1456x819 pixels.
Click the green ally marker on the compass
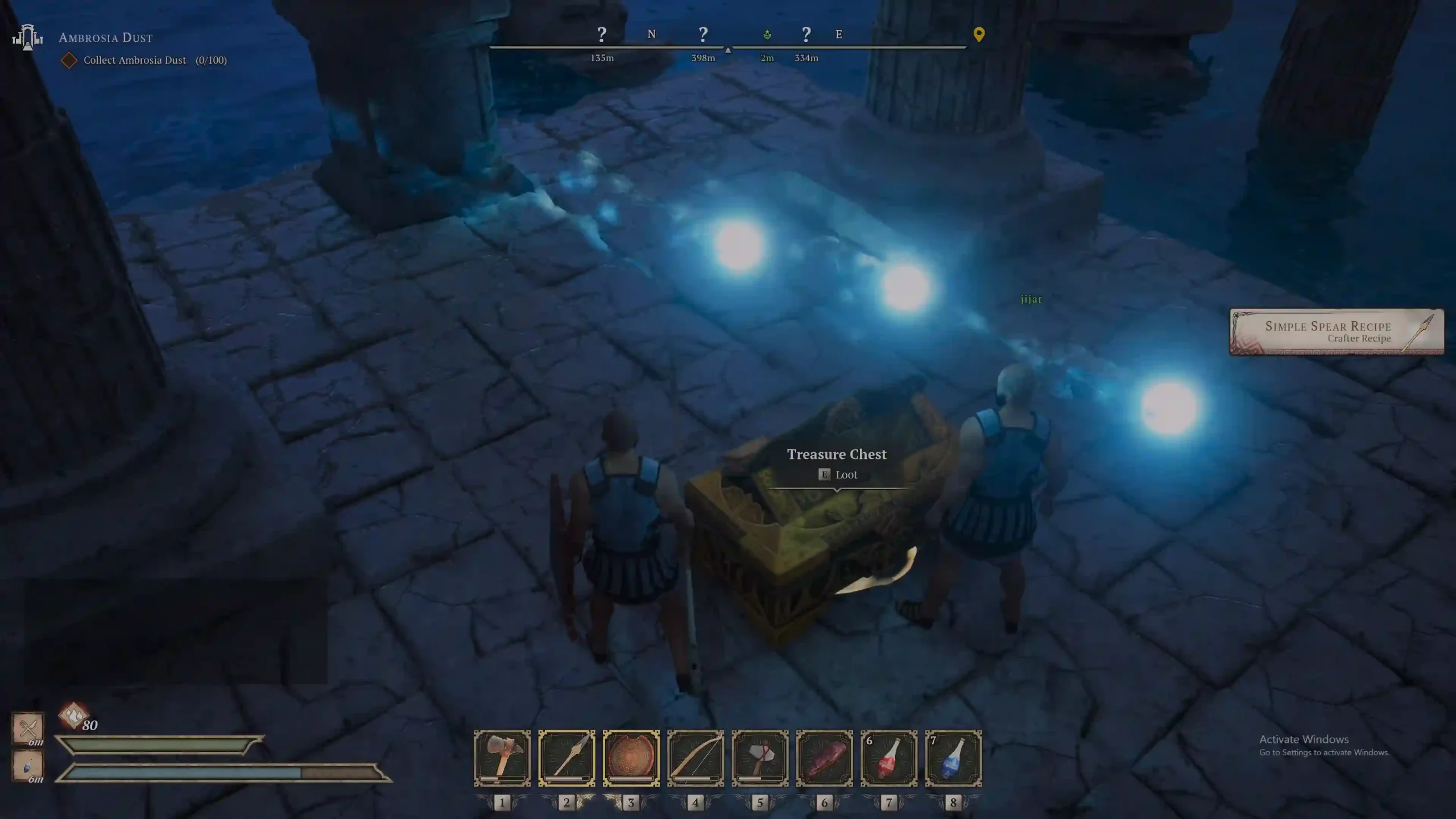[767, 35]
